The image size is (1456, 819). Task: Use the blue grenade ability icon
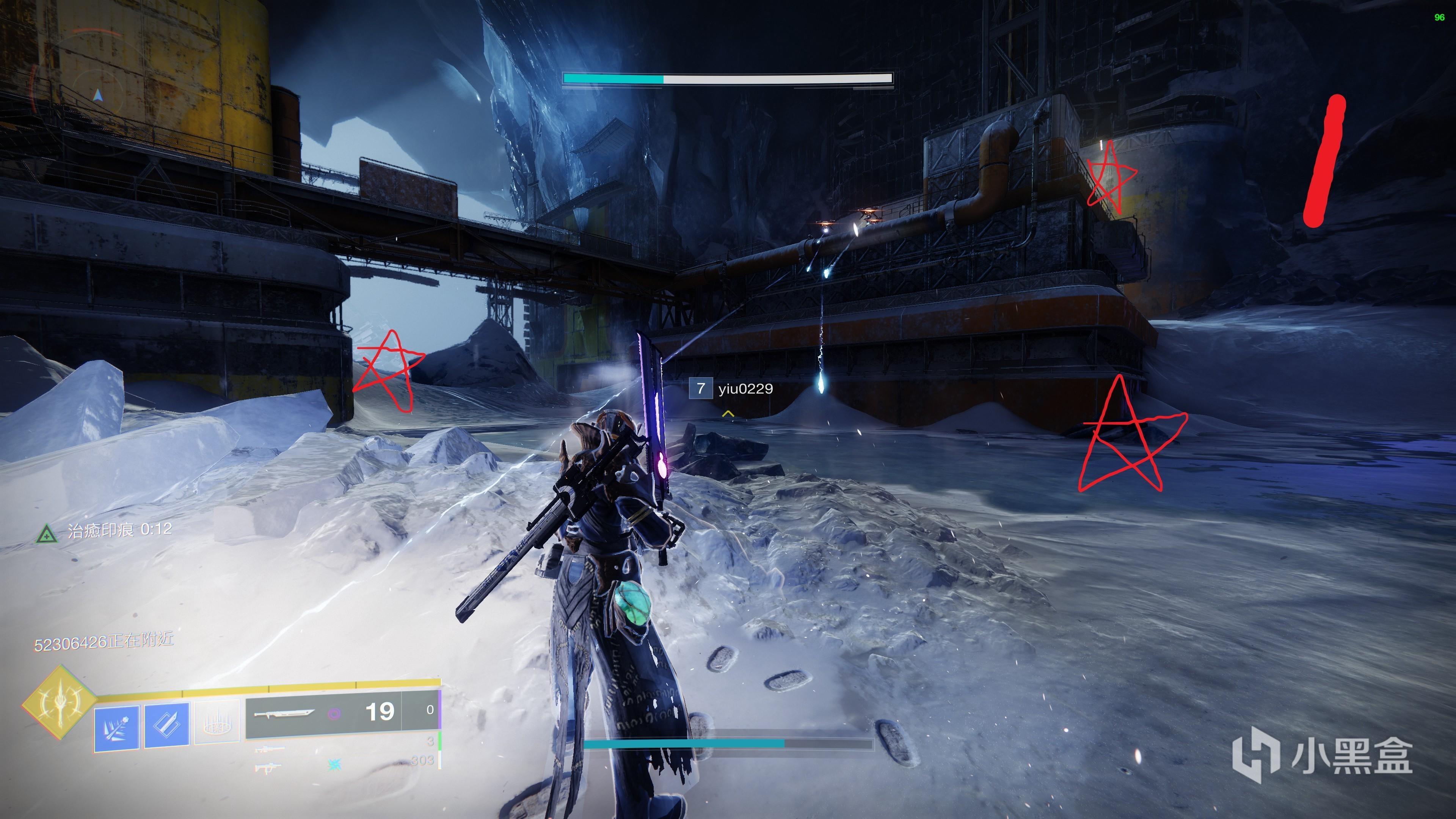coord(116,728)
